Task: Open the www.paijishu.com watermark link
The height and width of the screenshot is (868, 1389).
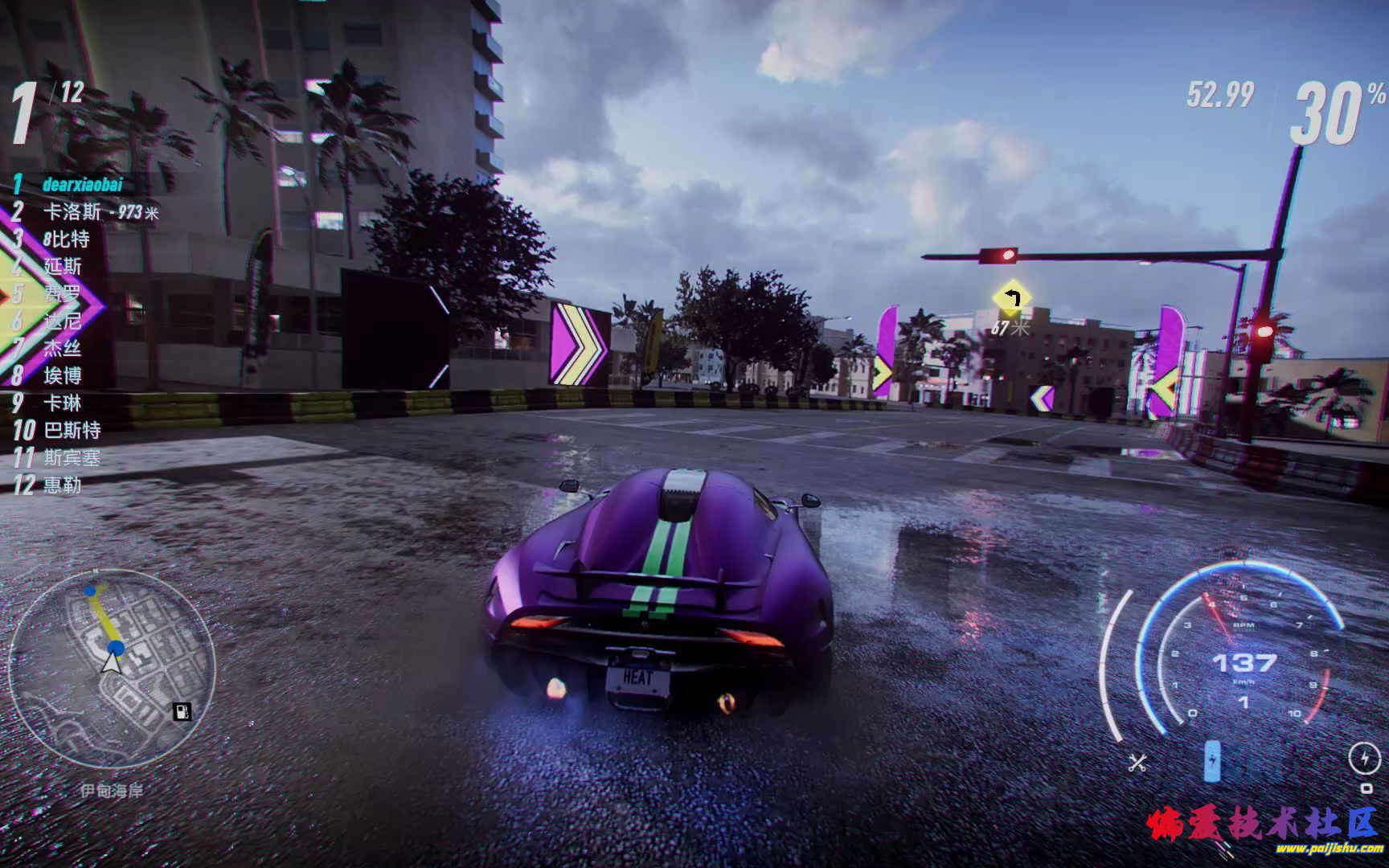Action: pyautogui.click(x=1327, y=849)
